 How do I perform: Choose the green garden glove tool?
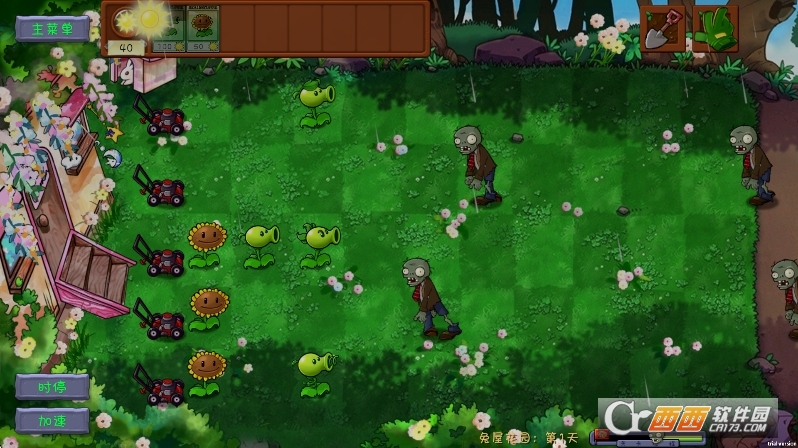click(x=714, y=27)
